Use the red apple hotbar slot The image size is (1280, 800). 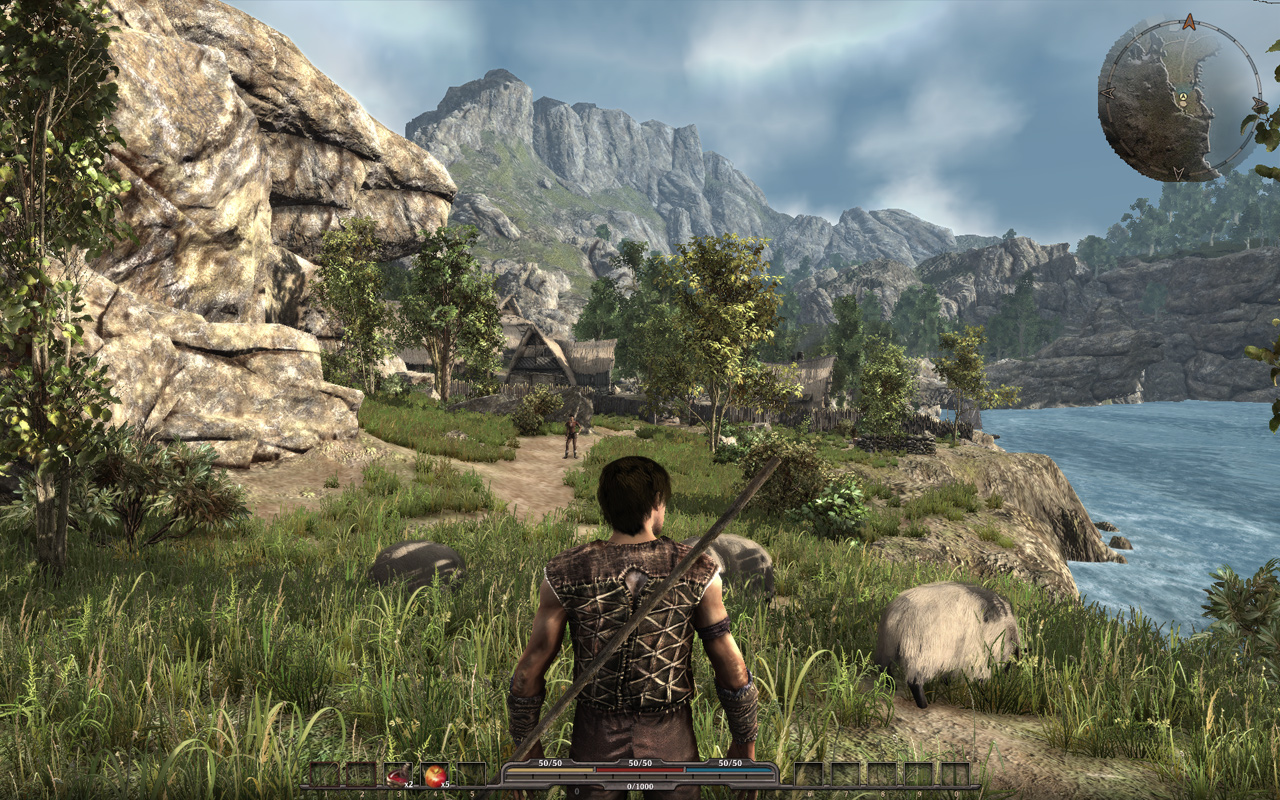pyautogui.click(x=435, y=774)
